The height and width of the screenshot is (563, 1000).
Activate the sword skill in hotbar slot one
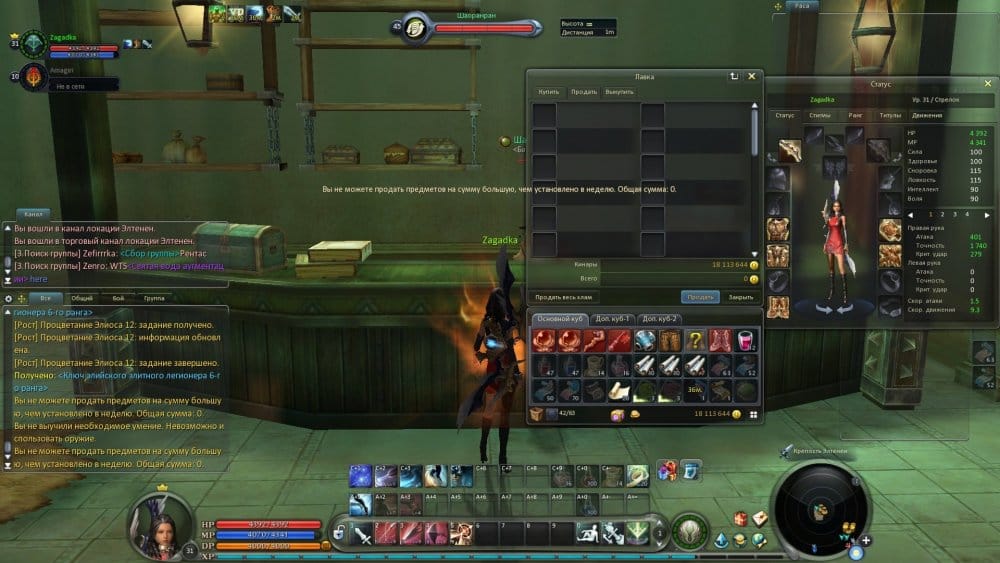coord(363,533)
